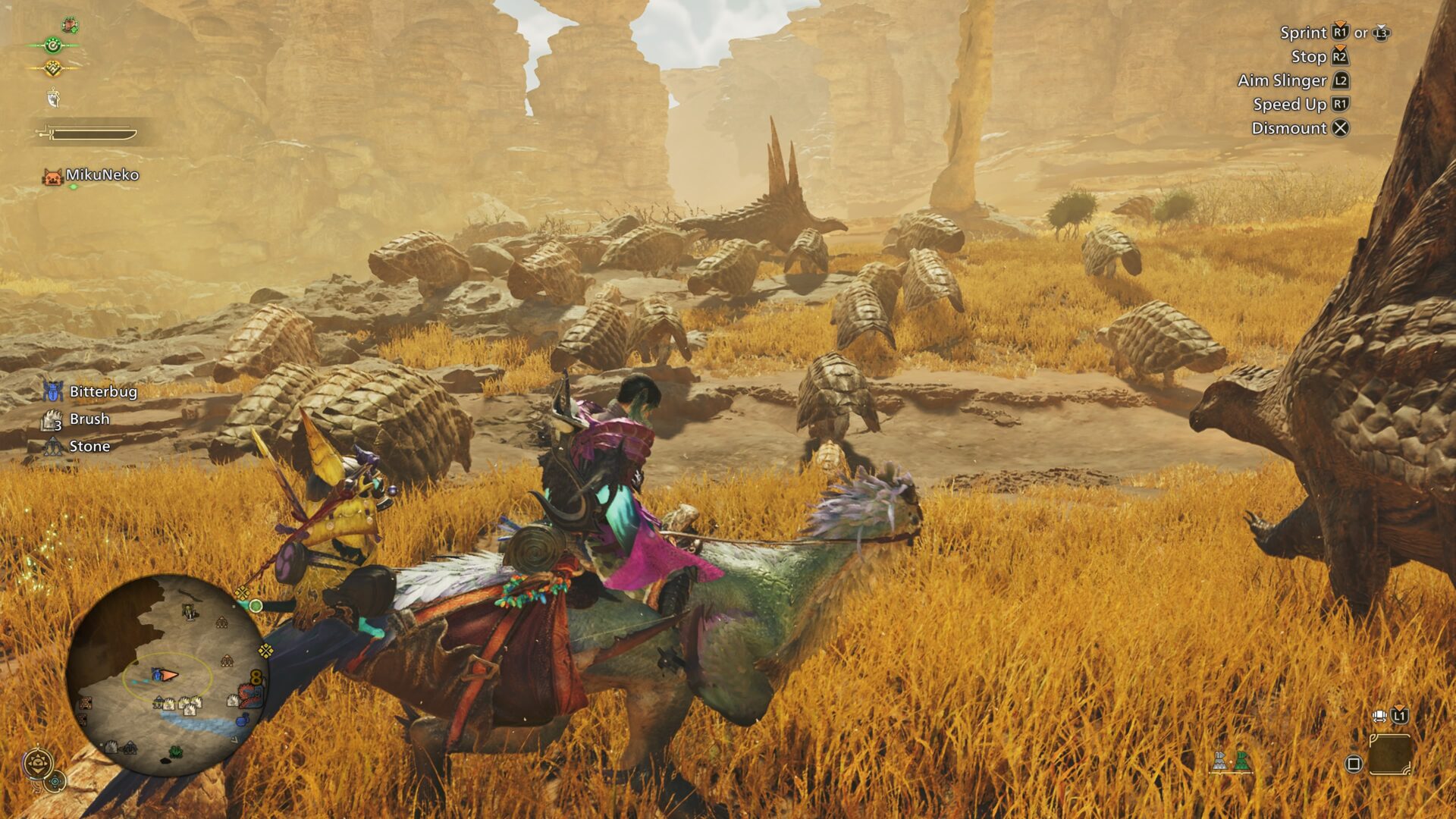Click the area number 8 on minimap
Image resolution: width=1456 pixels, height=819 pixels.
click(x=256, y=676)
